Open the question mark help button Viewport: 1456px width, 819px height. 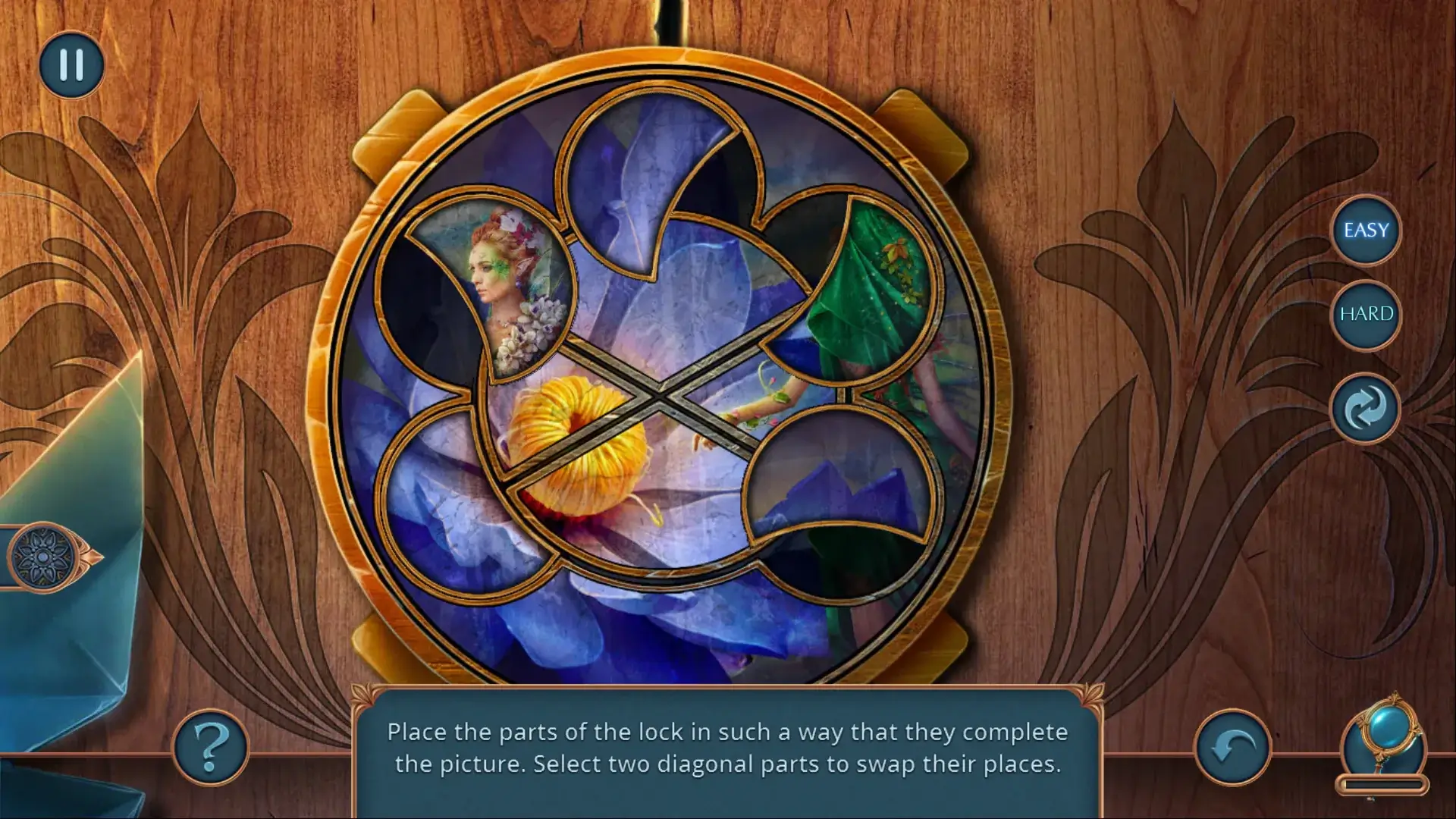(x=211, y=747)
